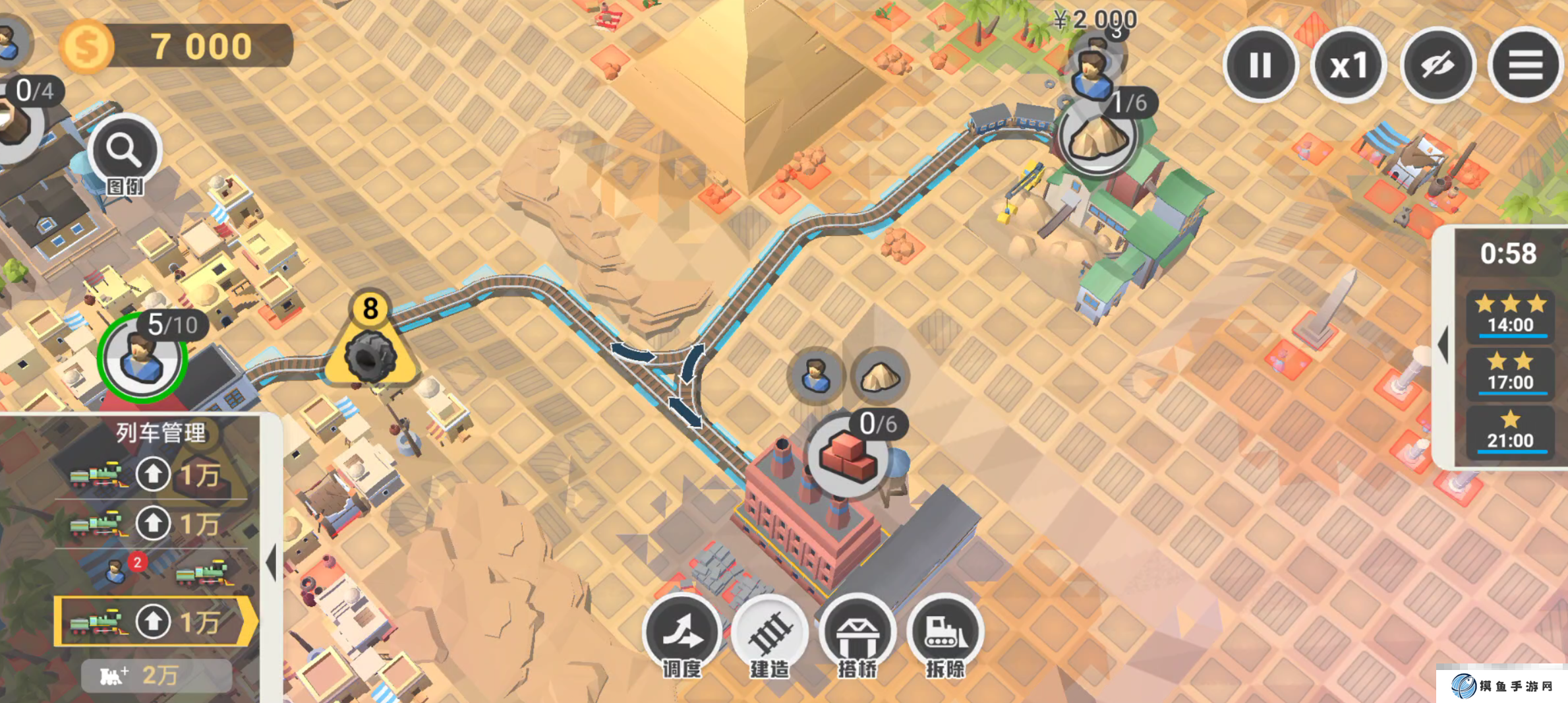1568x703 pixels.
Task: Select the 拆除 bulldozer demolish tool
Action: tap(945, 632)
